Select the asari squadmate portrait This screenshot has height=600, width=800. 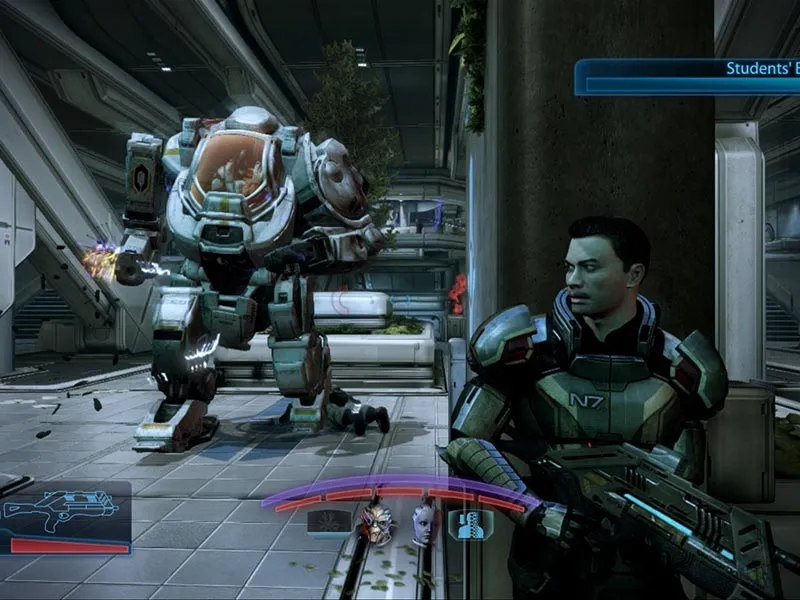(x=424, y=524)
